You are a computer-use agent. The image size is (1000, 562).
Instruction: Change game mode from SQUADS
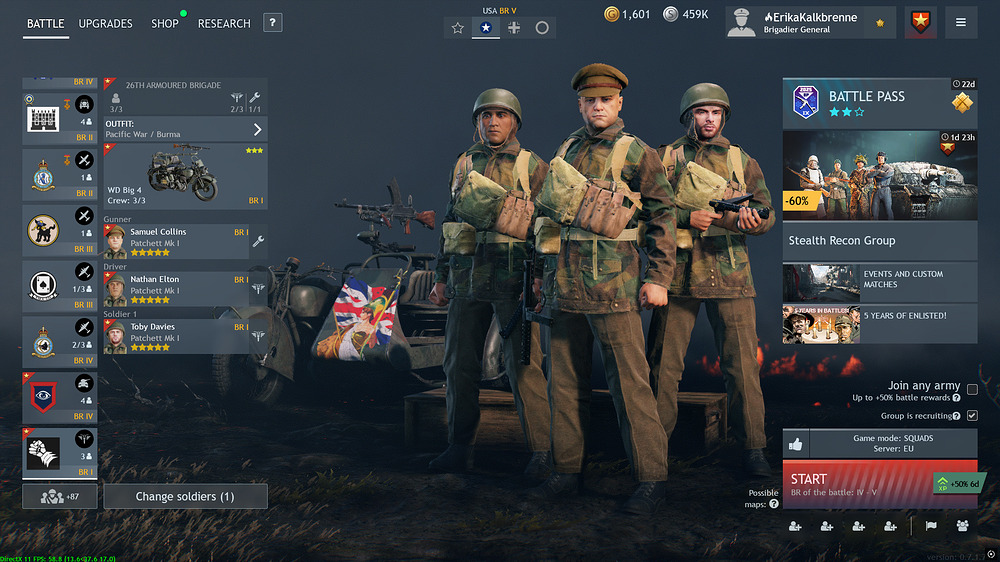pos(892,444)
